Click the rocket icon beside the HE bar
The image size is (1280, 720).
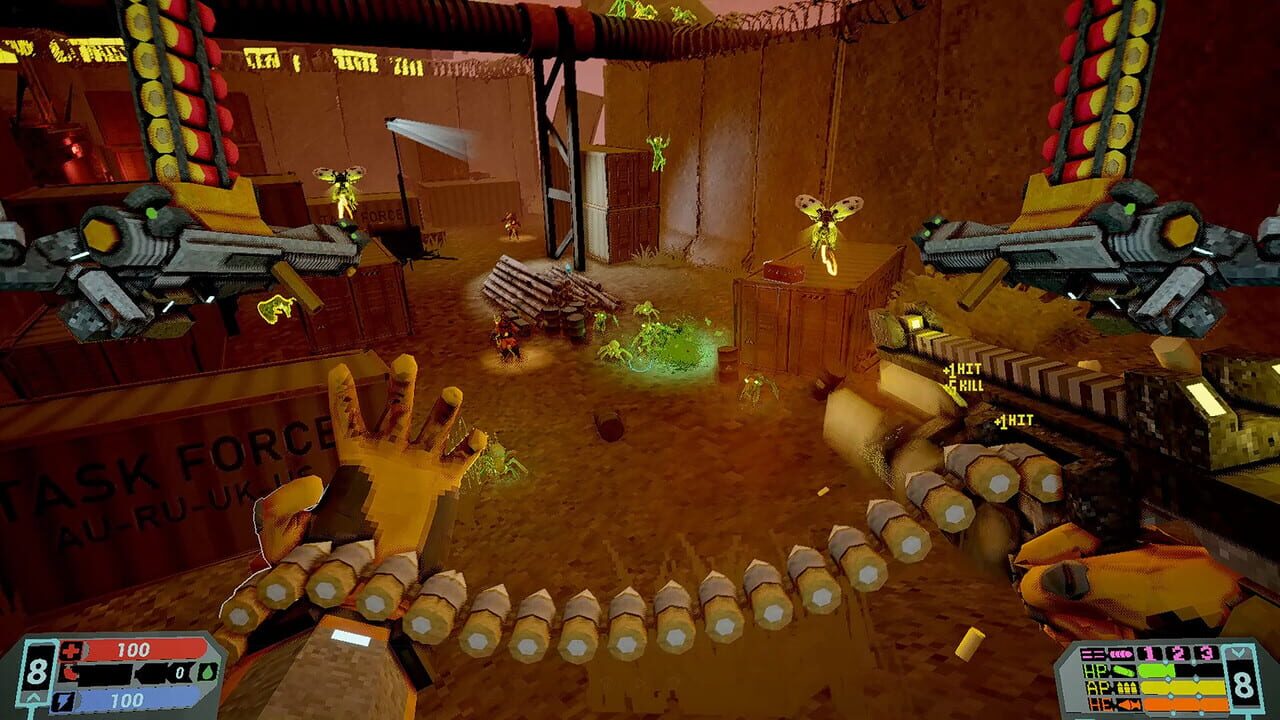(1127, 704)
